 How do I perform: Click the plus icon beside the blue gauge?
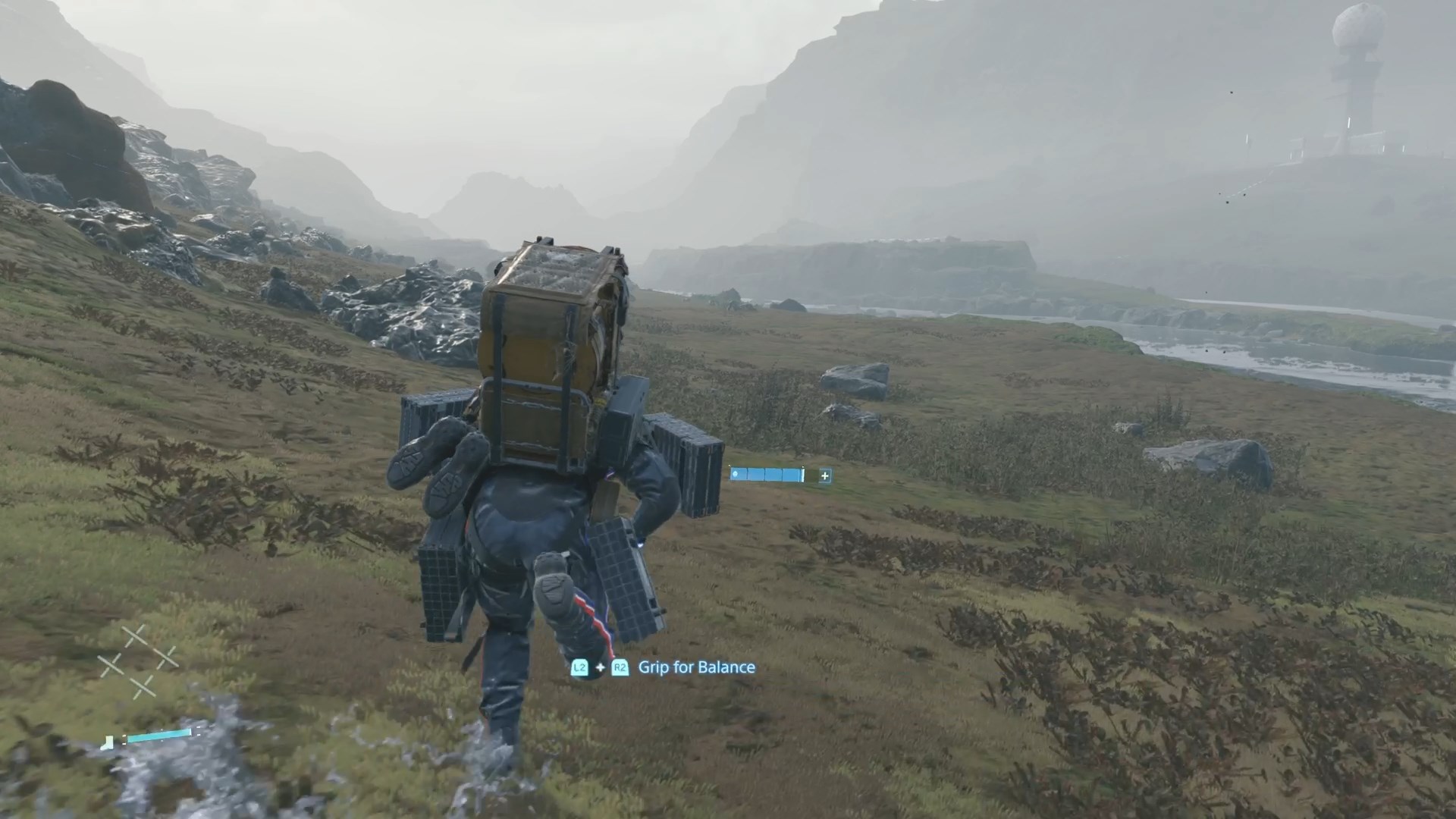click(x=824, y=475)
